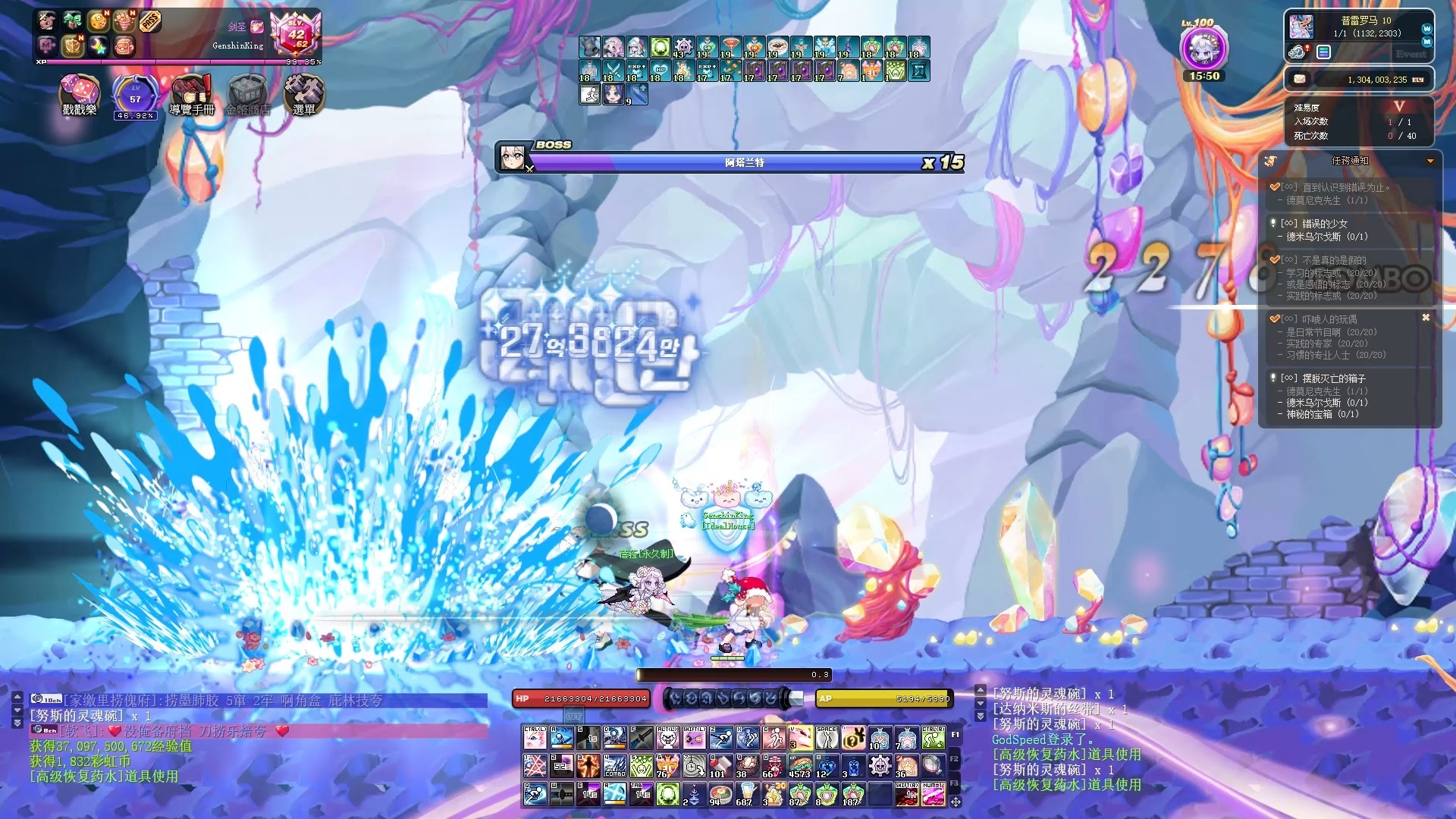Image resolution: width=1456 pixels, height=819 pixels.
Task: Open the 選單 gear menu
Action: point(303,95)
